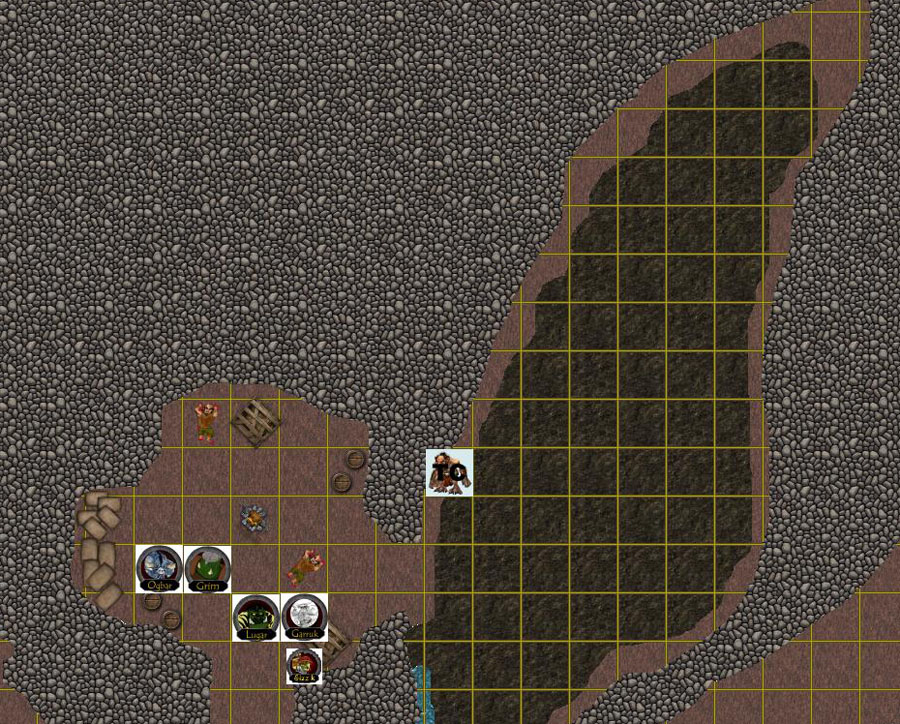Click the T0 creature token
Image resolution: width=900 pixels, height=724 pixels.
point(449,473)
